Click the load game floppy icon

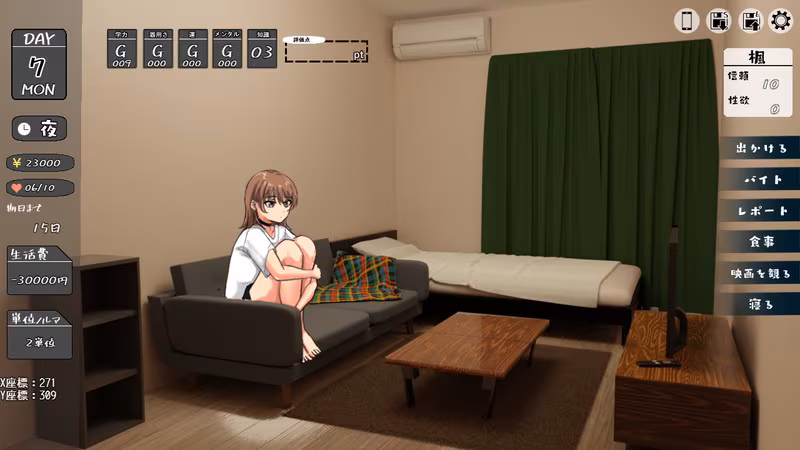(x=749, y=20)
